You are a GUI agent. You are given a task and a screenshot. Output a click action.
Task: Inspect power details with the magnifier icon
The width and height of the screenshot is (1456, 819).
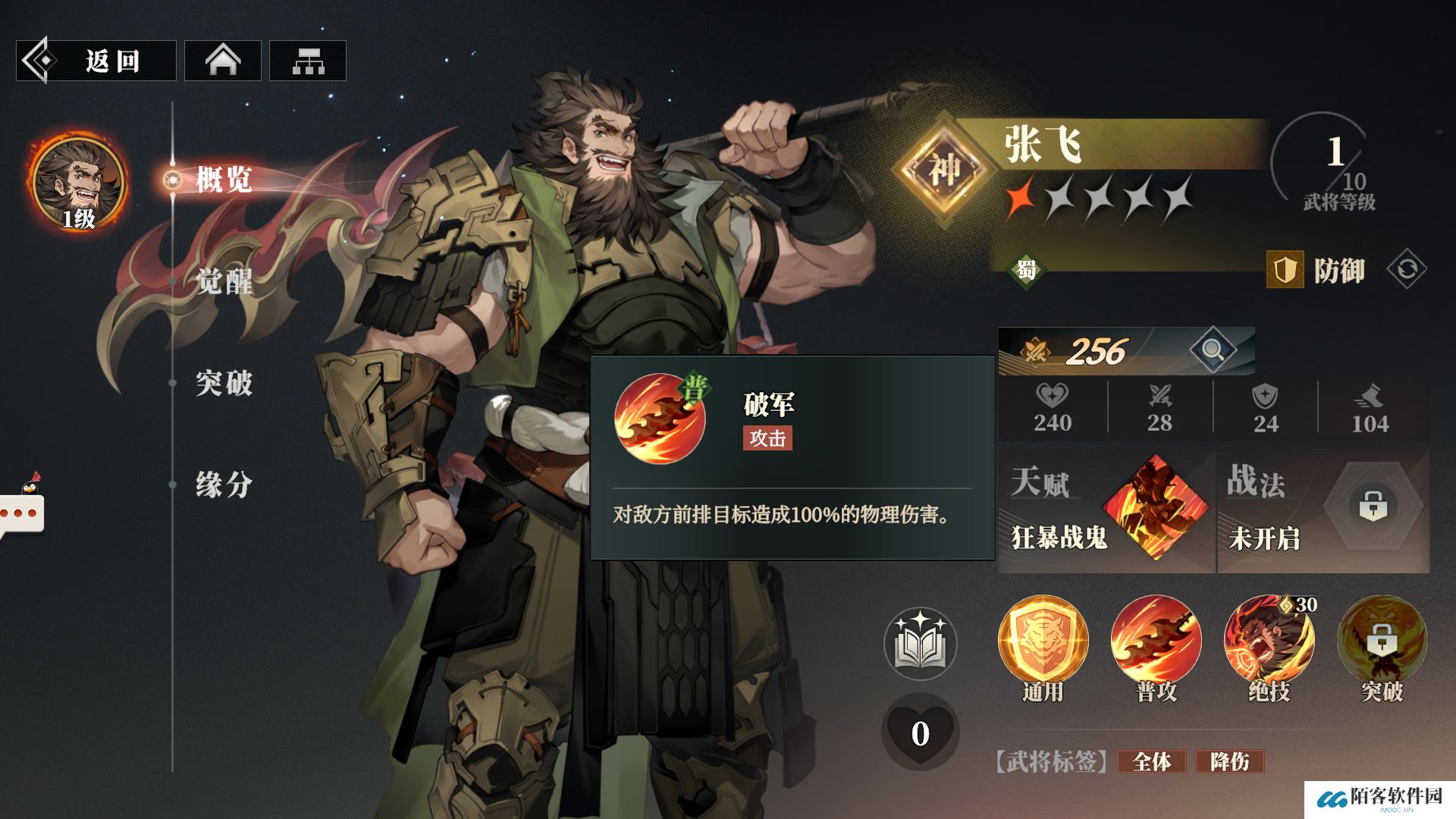coord(1213,350)
